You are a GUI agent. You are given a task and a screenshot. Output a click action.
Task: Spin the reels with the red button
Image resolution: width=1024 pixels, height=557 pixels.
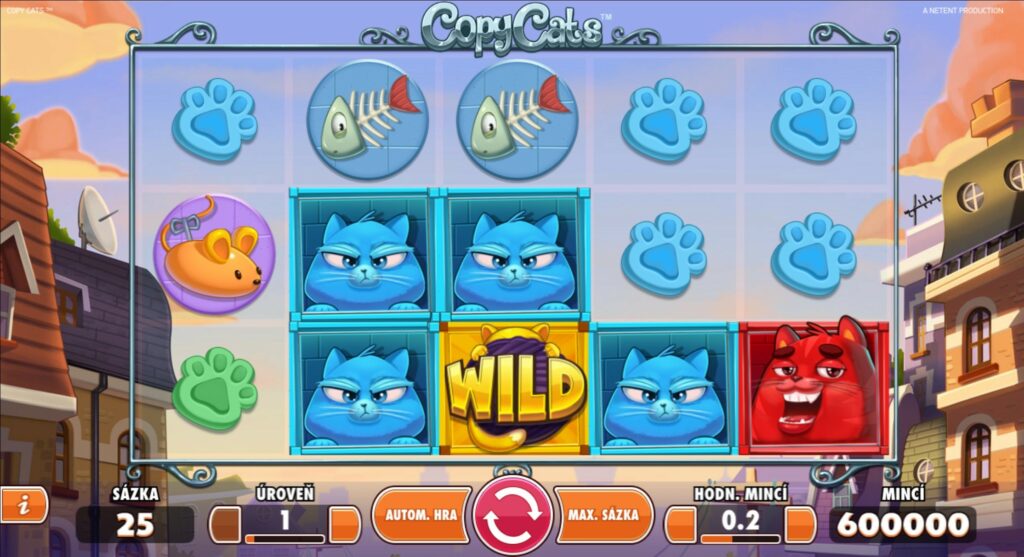(512, 515)
